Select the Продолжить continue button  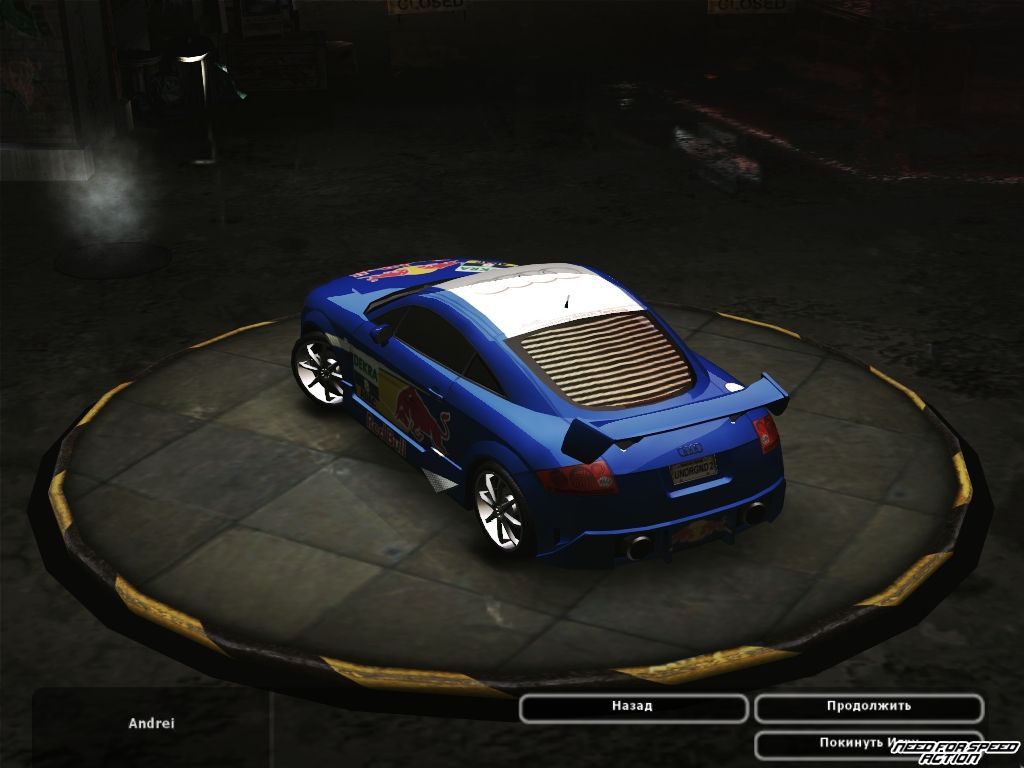pyautogui.click(x=868, y=707)
